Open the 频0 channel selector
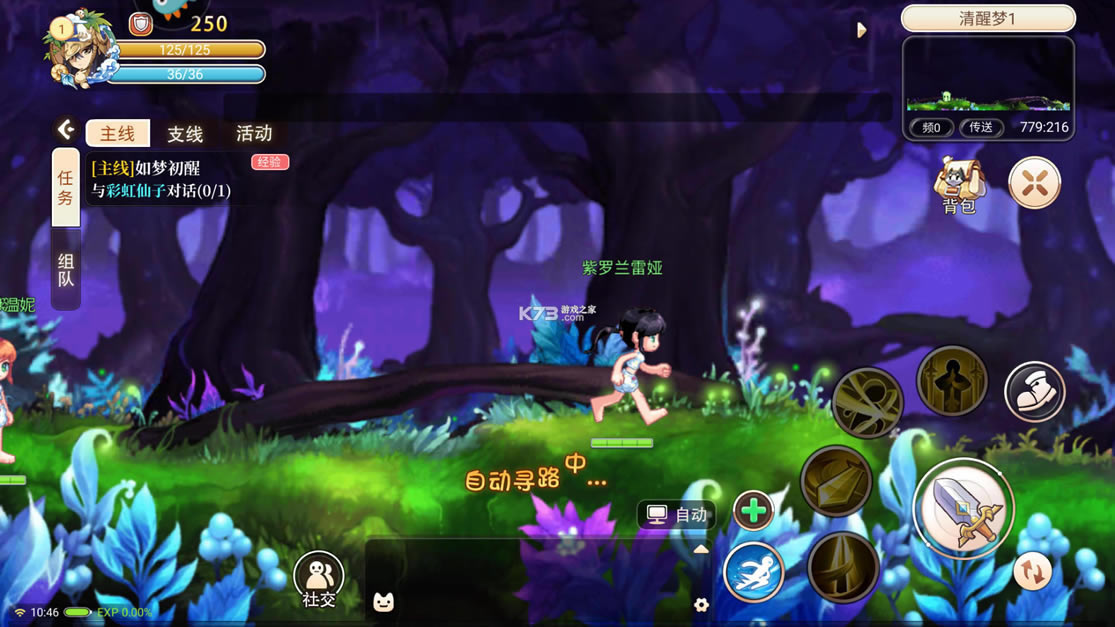This screenshot has width=1115, height=627. pos(932,128)
